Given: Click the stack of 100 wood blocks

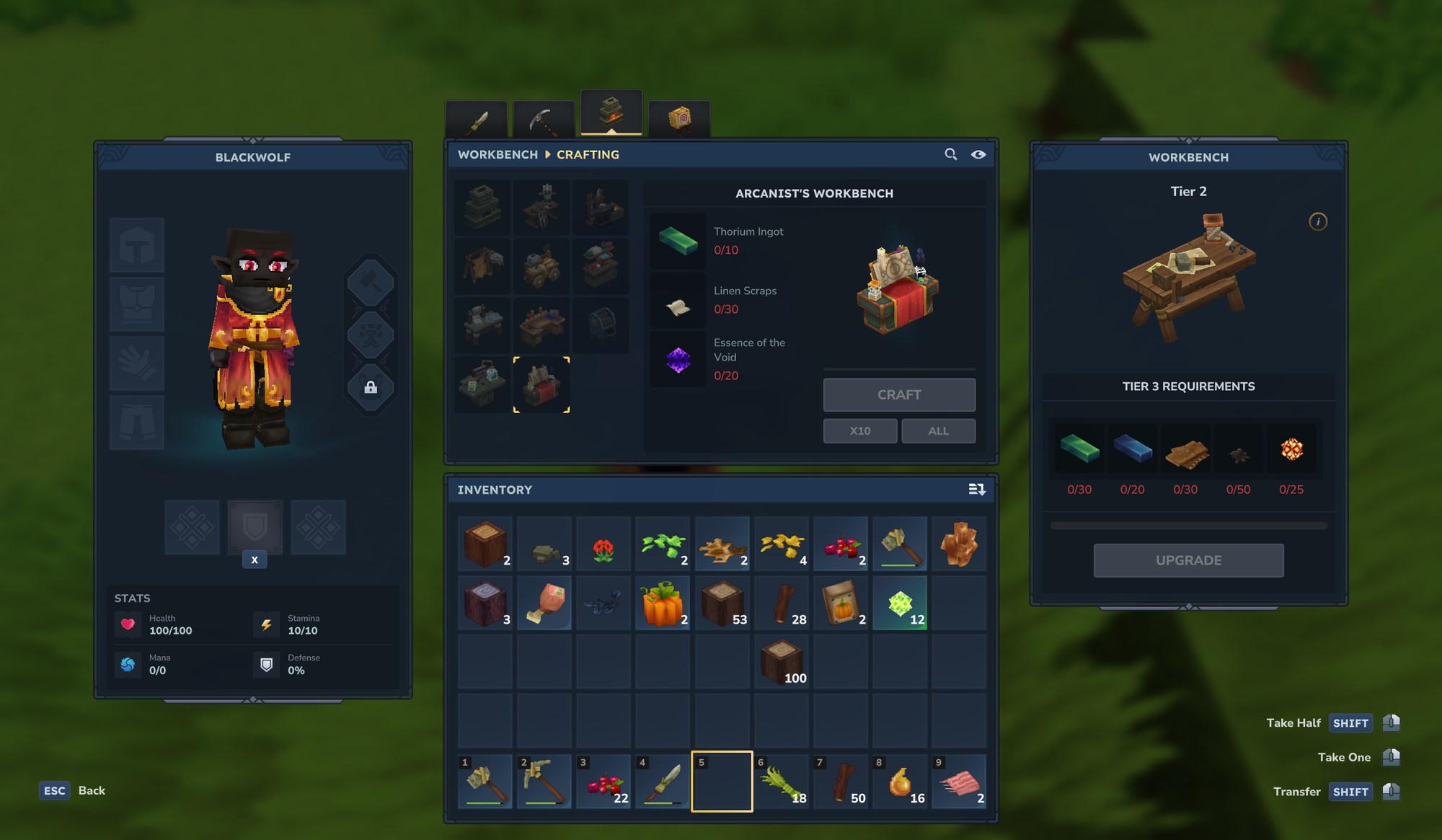Looking at the screenshot, I should [x=782, y=661].
